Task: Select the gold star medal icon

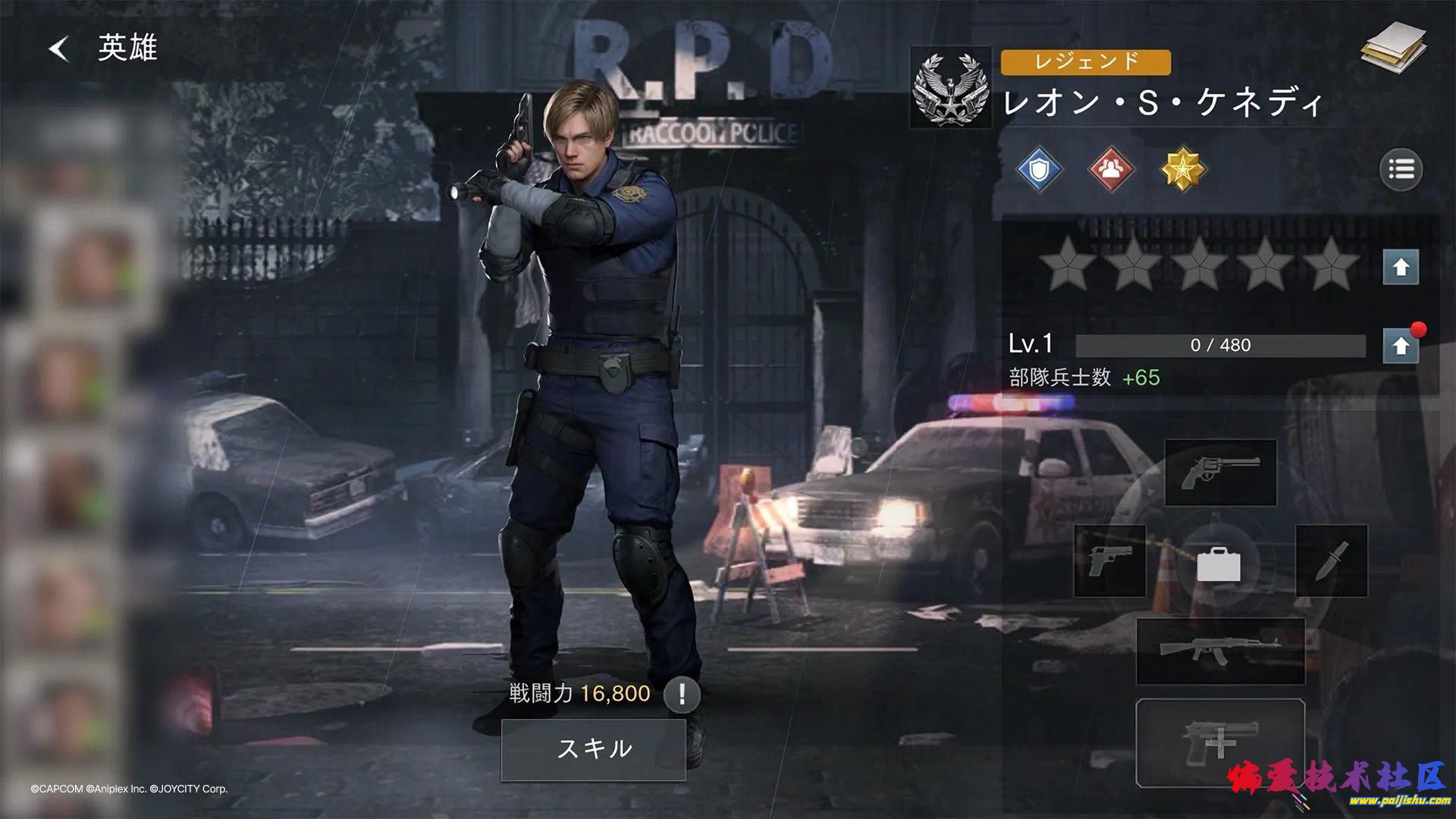Action: 1183,169
